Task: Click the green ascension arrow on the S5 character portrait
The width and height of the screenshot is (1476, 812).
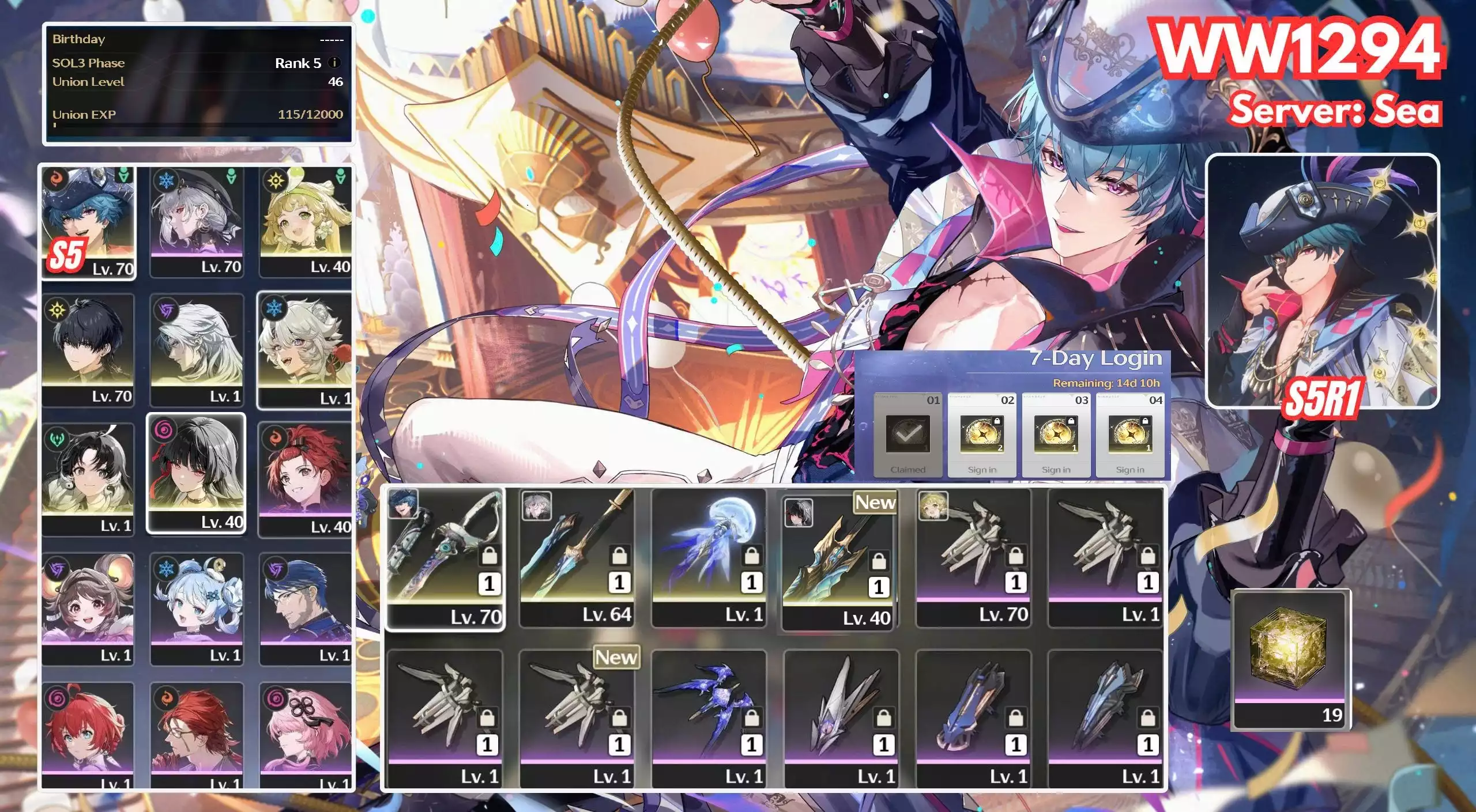Action: click(124, 175)
